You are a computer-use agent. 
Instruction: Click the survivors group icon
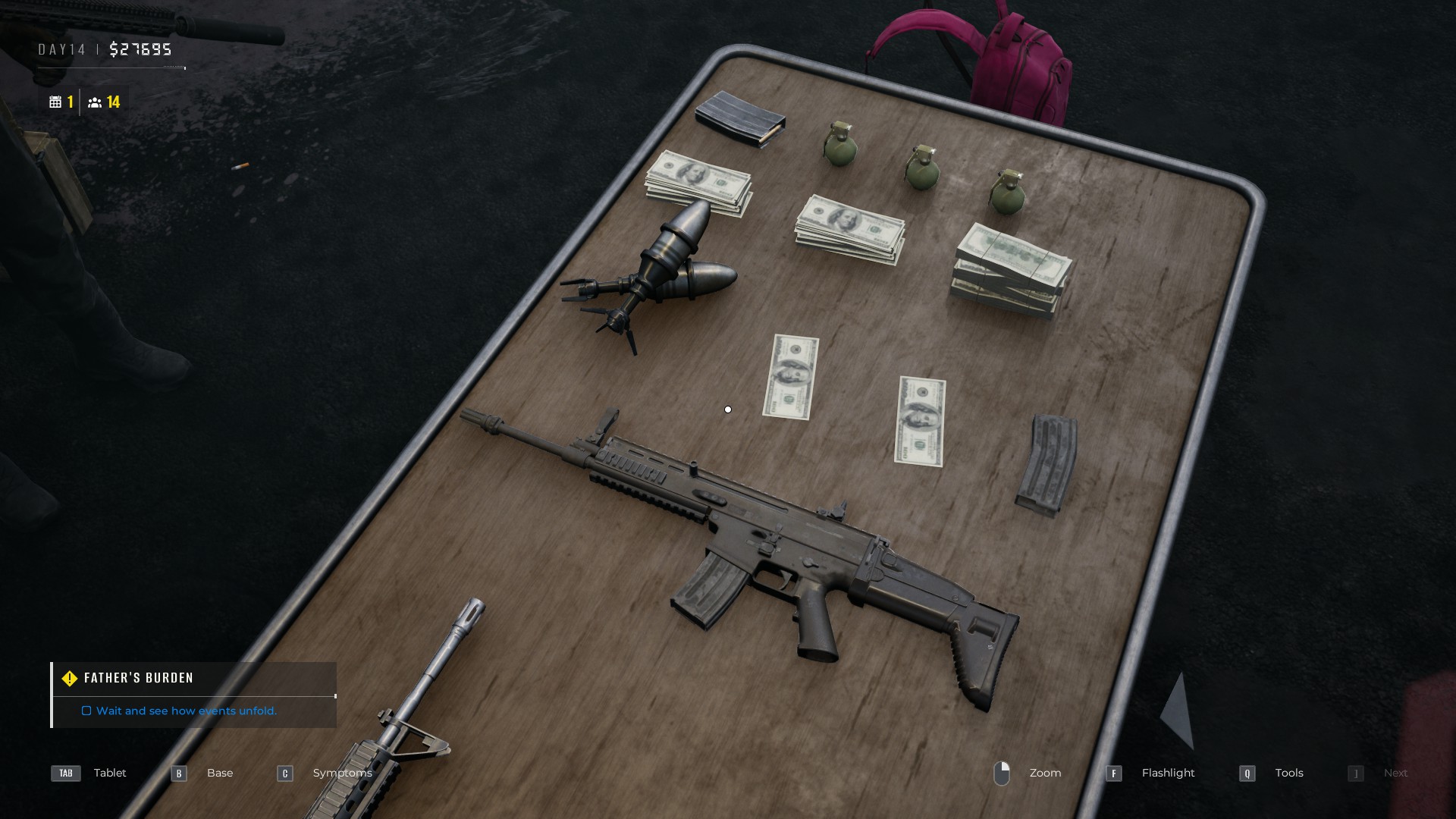[x=95, y=102]
